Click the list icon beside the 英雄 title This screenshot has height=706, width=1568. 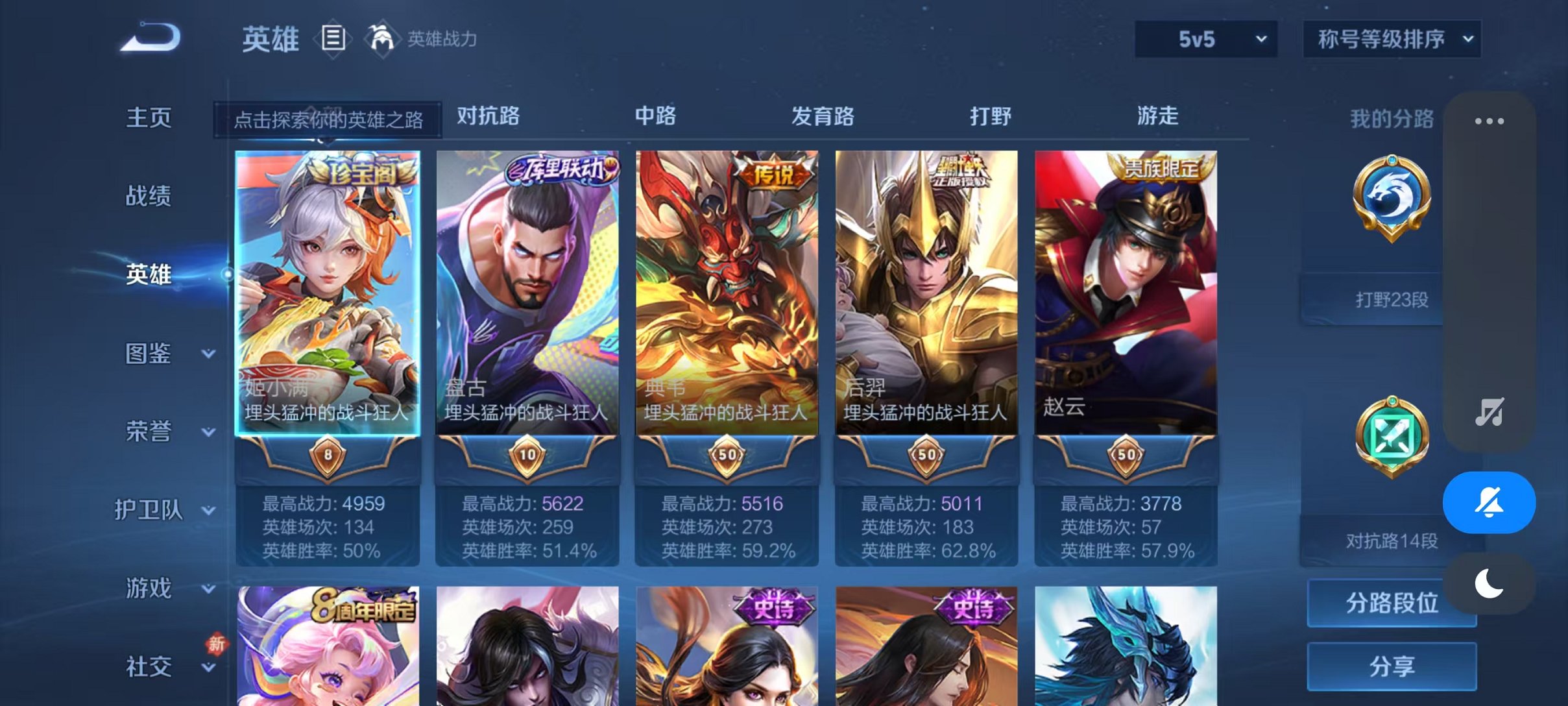click(333, 38)
